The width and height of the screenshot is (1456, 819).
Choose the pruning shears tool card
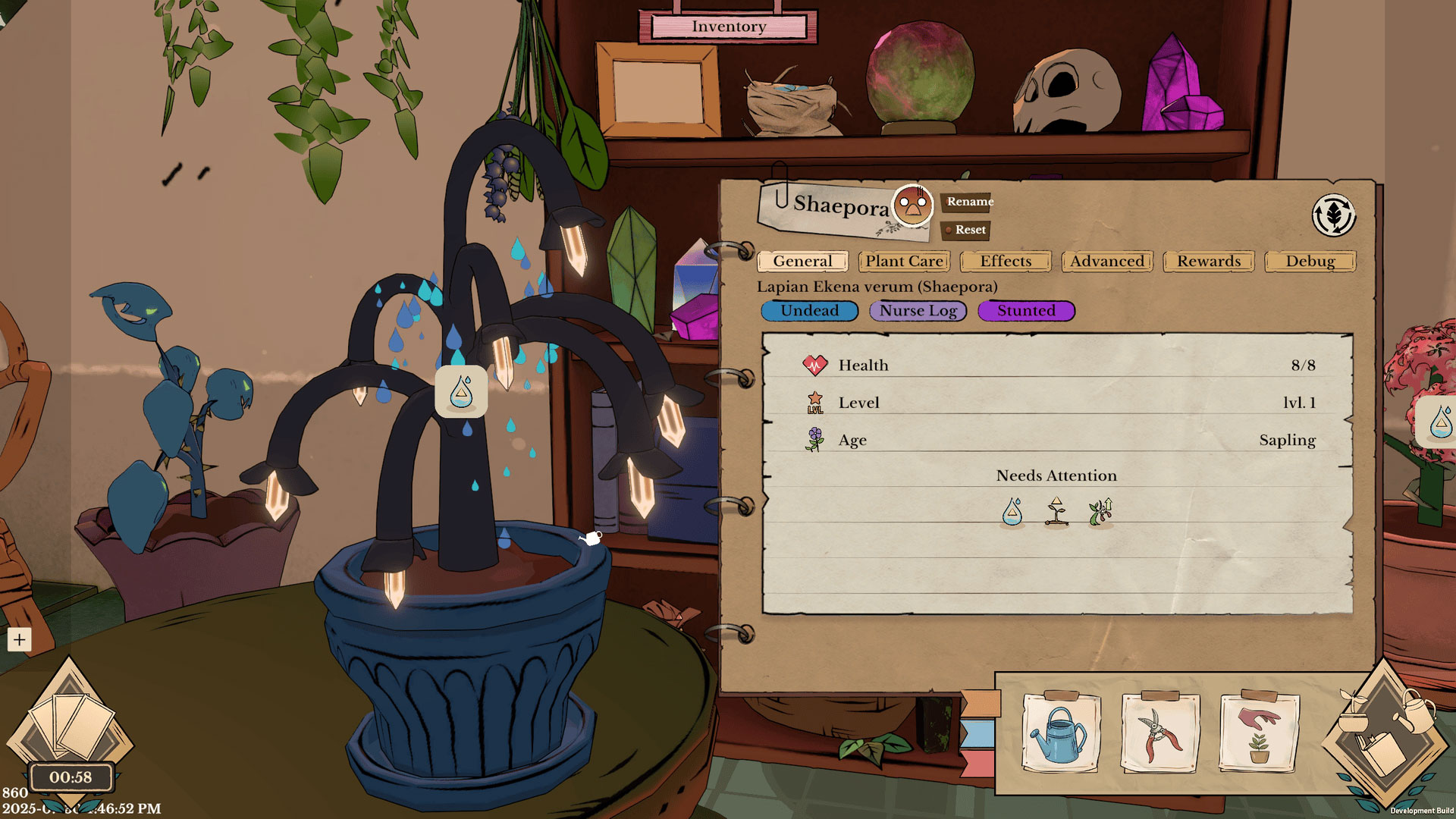[1159, 733]
